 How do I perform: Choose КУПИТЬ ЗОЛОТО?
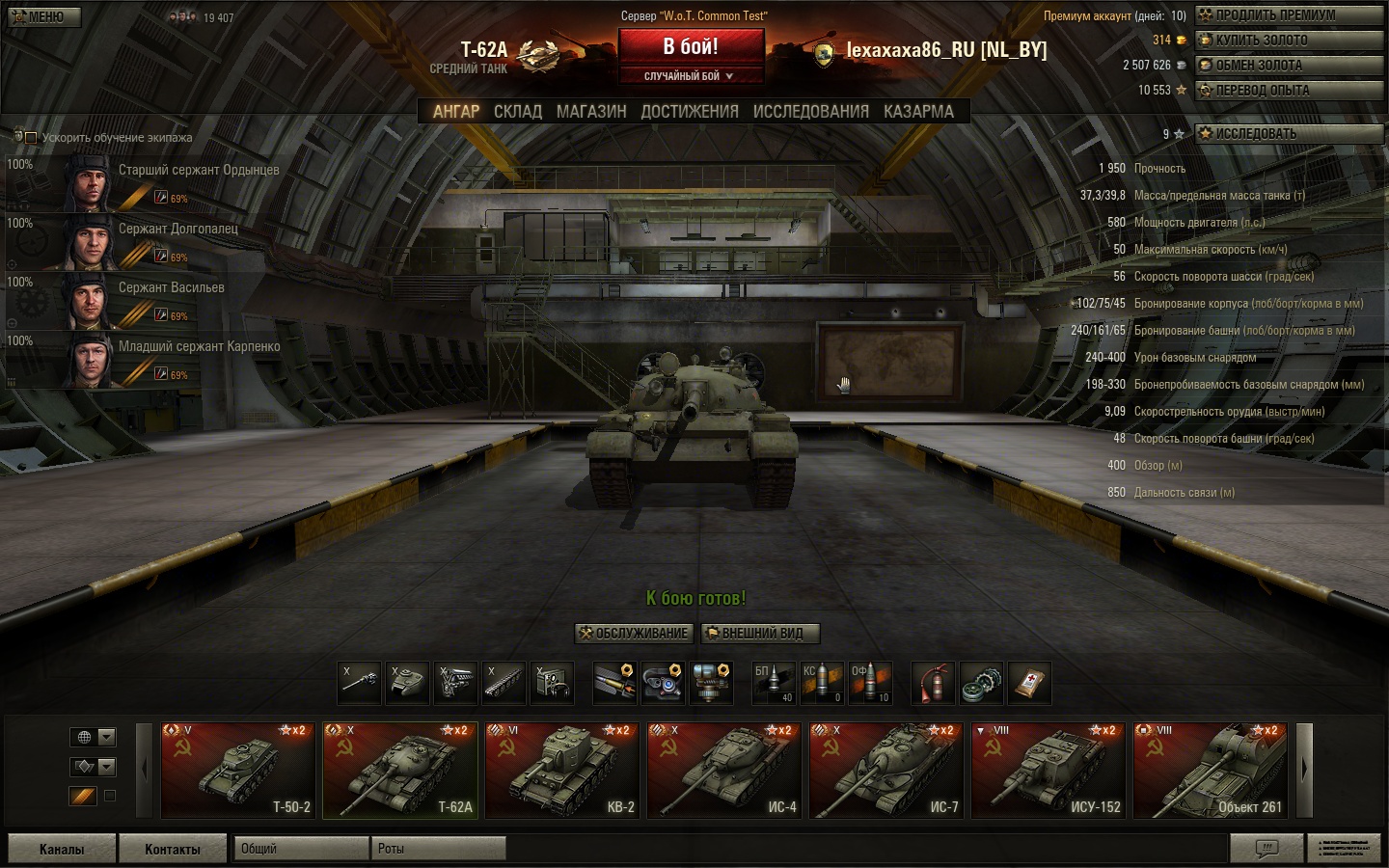(1289, 41)
